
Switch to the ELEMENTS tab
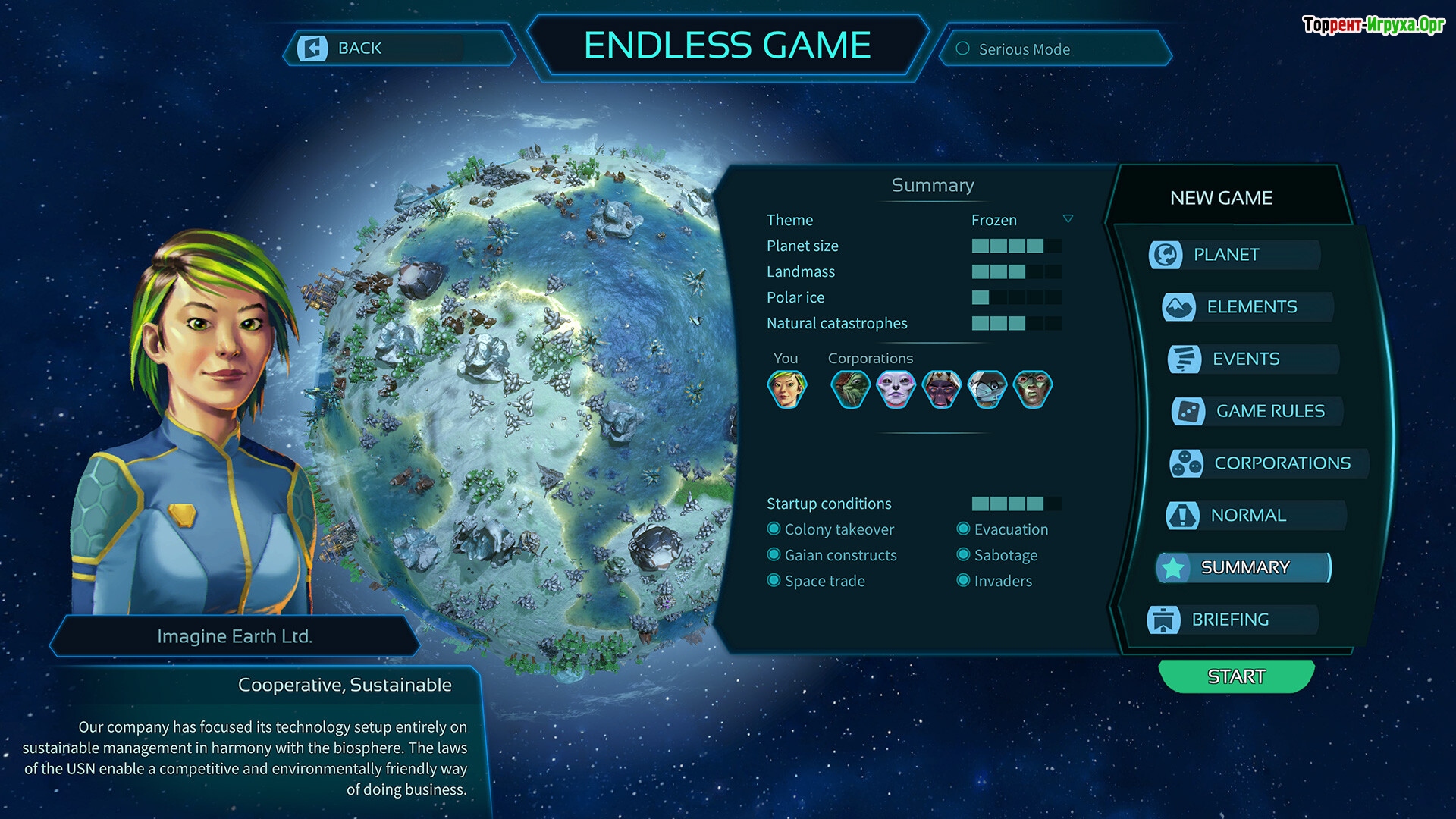point(1251,307)
